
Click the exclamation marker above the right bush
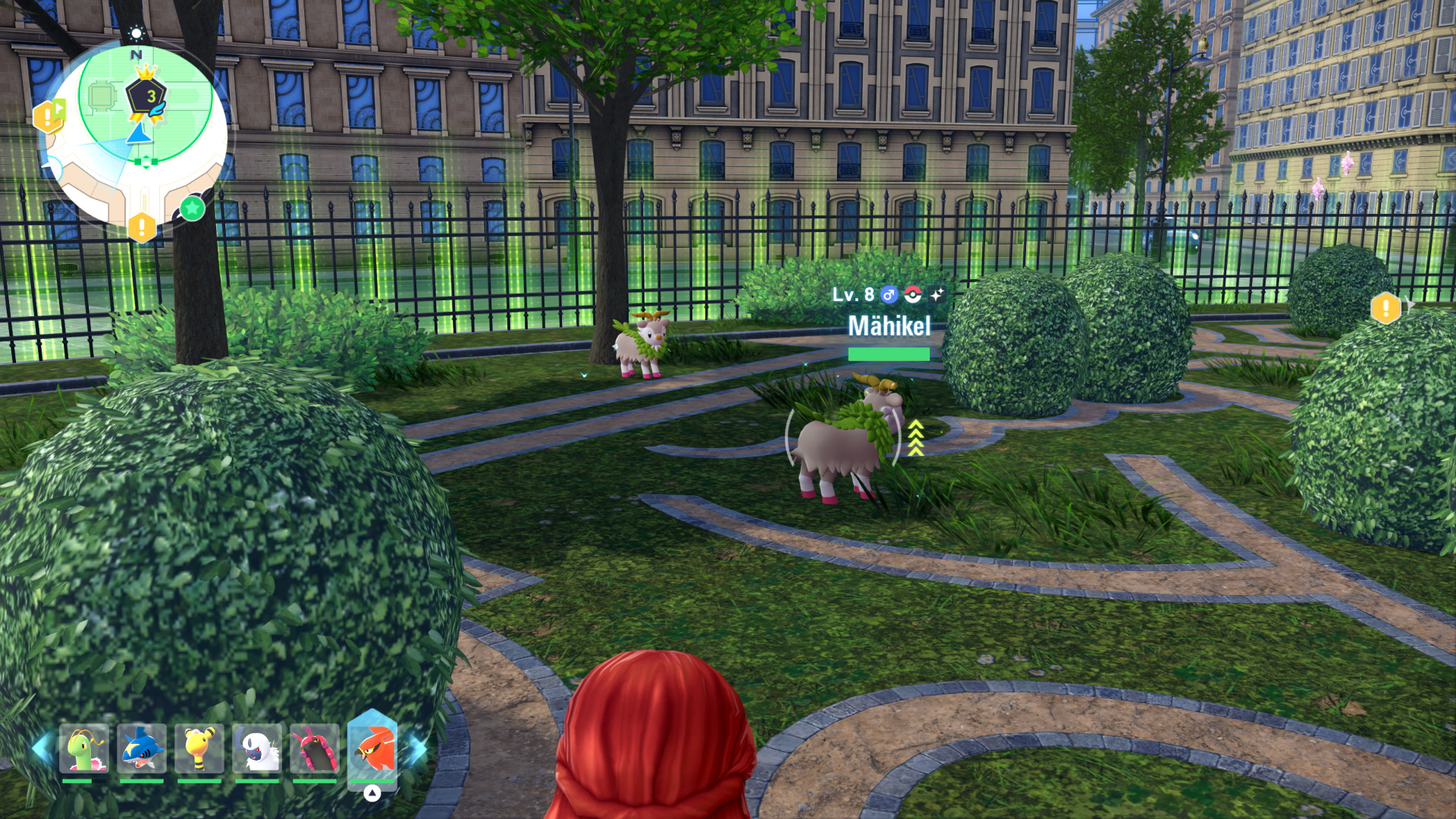point(1385,308)
